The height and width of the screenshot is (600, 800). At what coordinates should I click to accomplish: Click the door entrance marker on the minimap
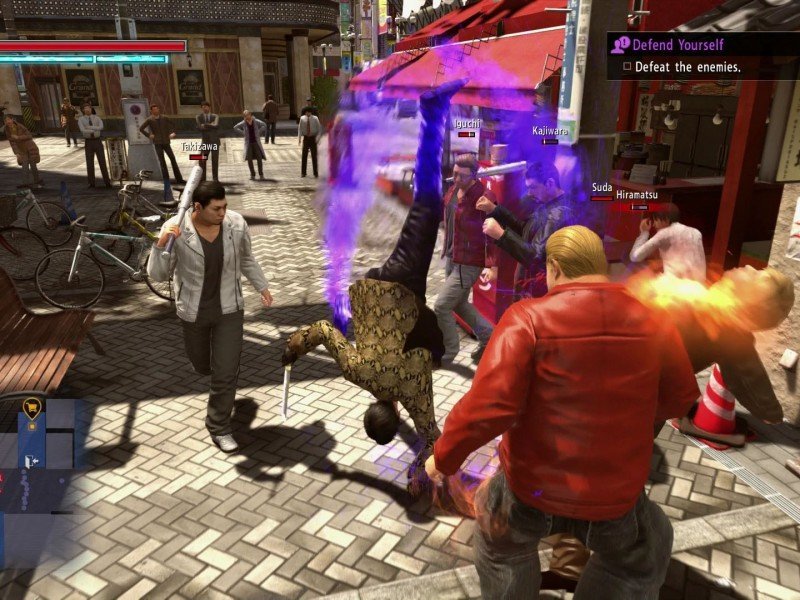(x=30, y=461)
